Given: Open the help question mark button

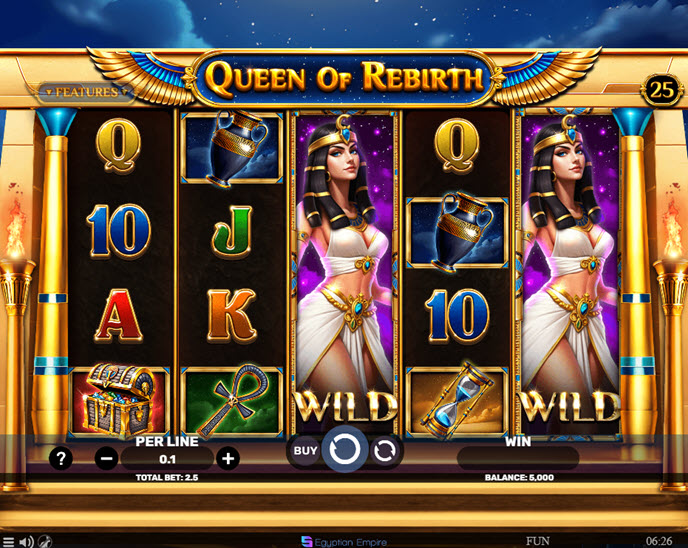Looking at the screenshot, I should [62, 459].
